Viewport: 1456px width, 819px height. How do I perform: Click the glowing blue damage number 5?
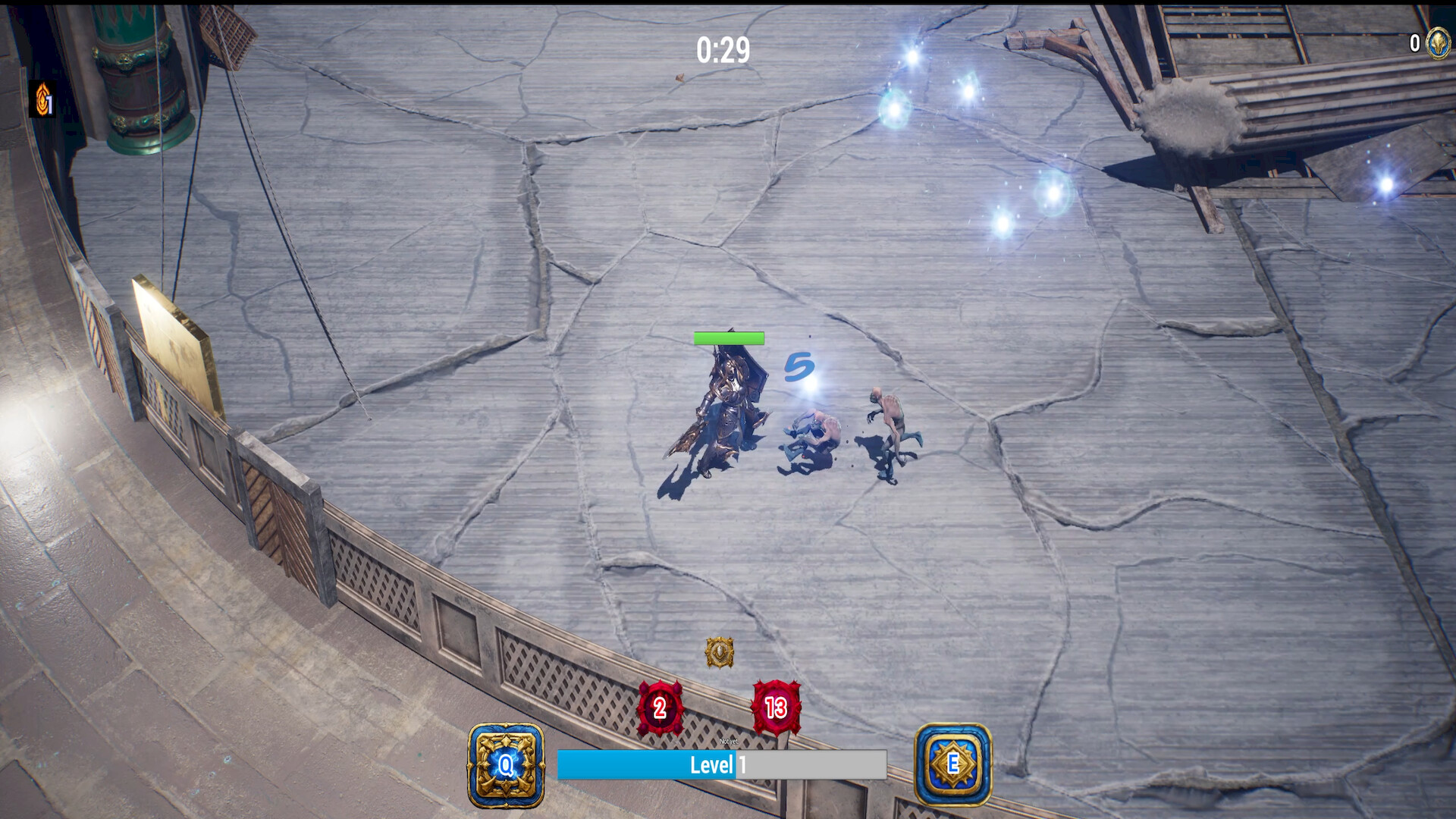(x=799, y=367)
